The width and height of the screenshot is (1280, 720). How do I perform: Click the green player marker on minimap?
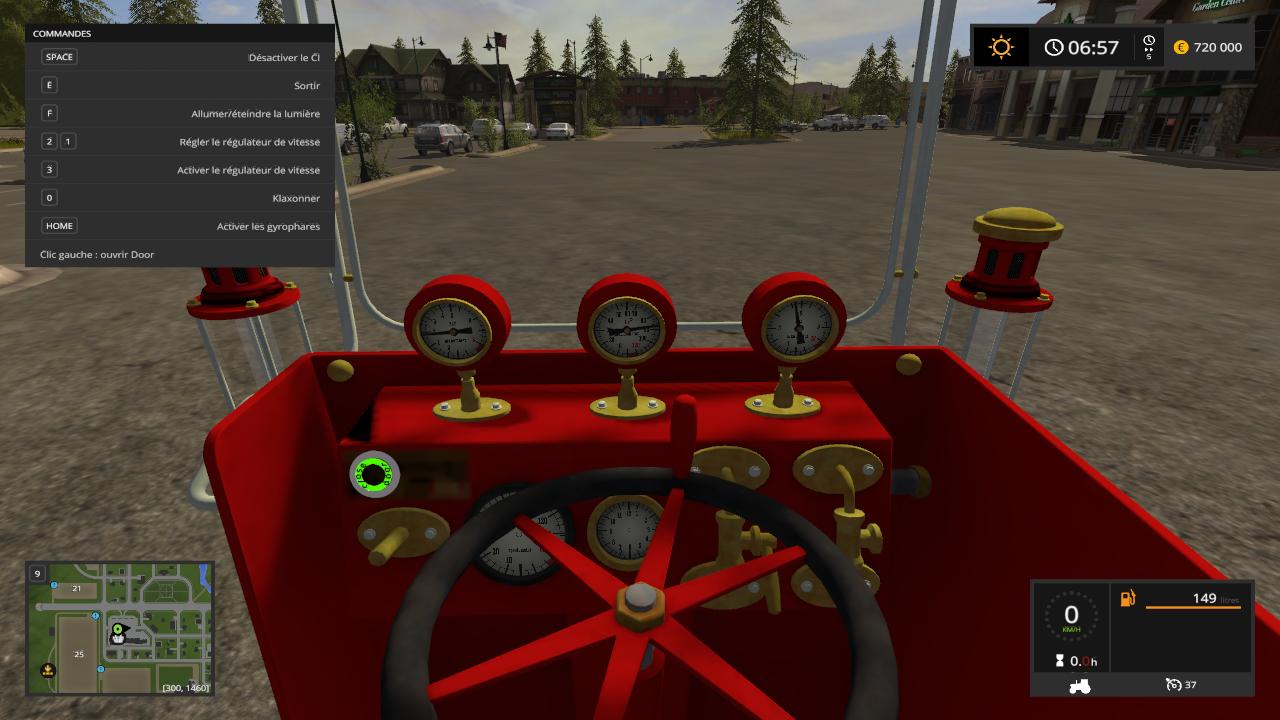point(118,631)
